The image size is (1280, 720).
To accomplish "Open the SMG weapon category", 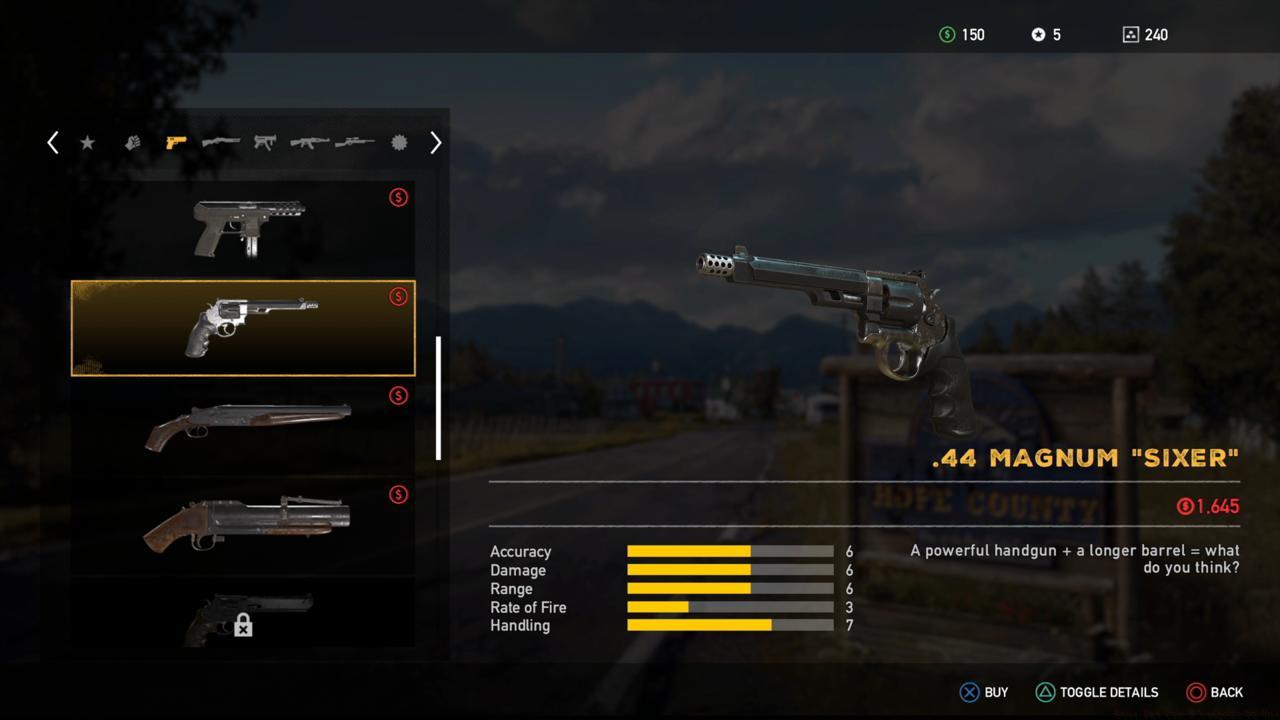I will pyautogui.click(x=264, y=142).
